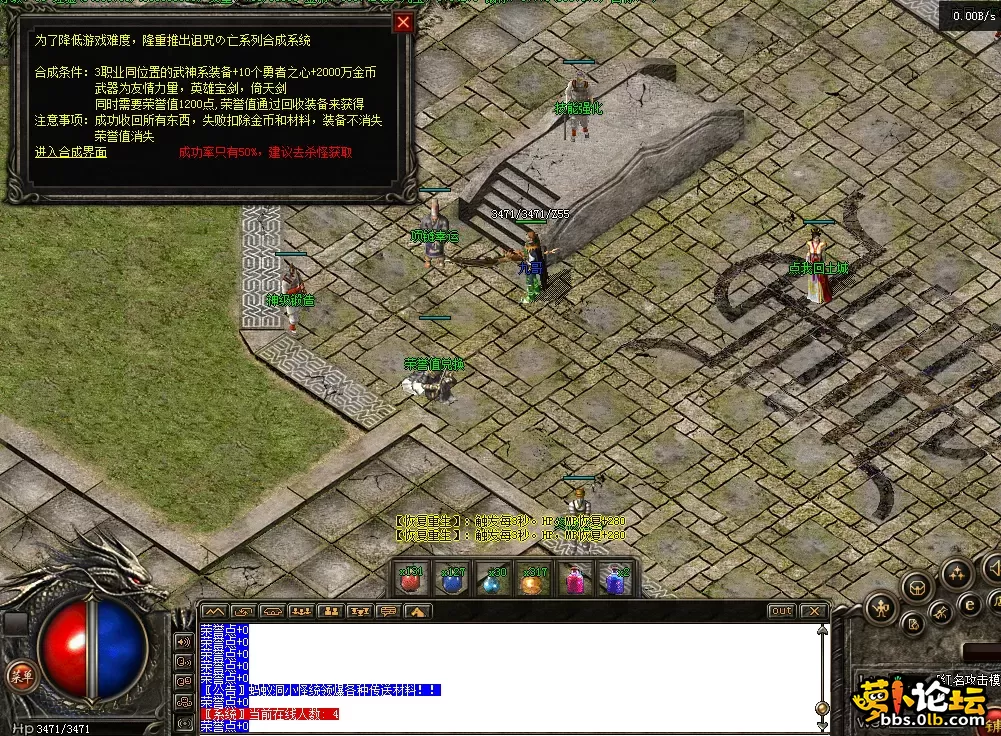Use the pink potion bottle slot
Screen dimensions: 1001x736
click(576, 579)
